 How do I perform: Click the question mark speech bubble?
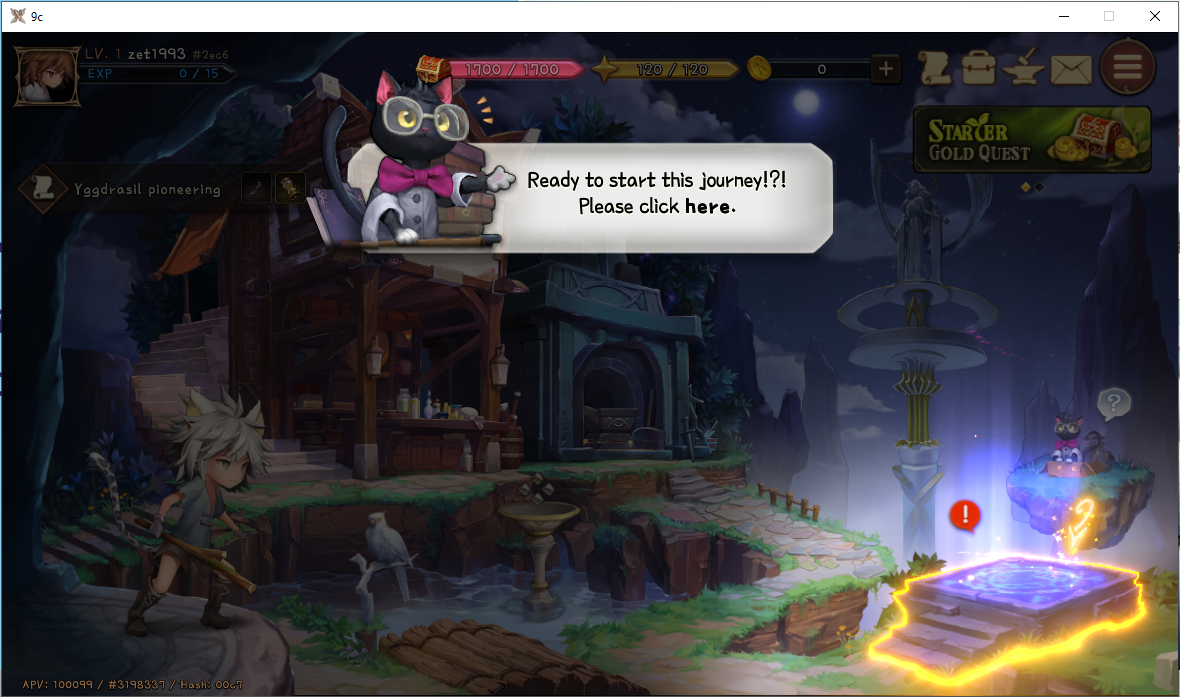tap(1113, 404)
